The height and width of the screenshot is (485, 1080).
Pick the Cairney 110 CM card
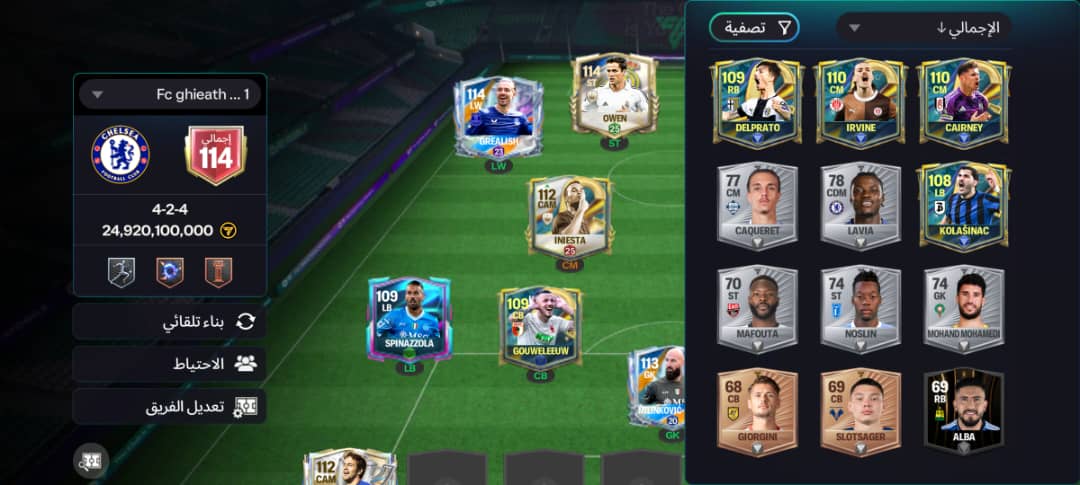coord(964,103)
